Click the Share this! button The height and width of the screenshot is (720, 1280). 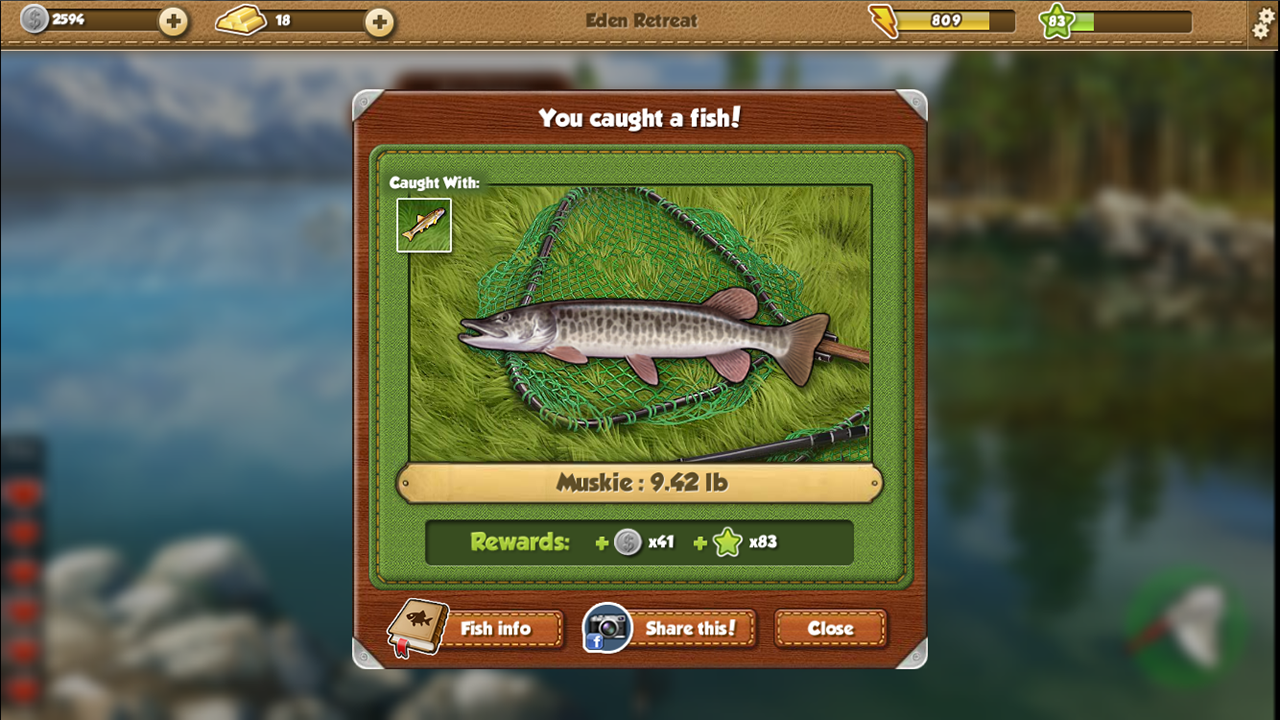[x=693, y=629]
